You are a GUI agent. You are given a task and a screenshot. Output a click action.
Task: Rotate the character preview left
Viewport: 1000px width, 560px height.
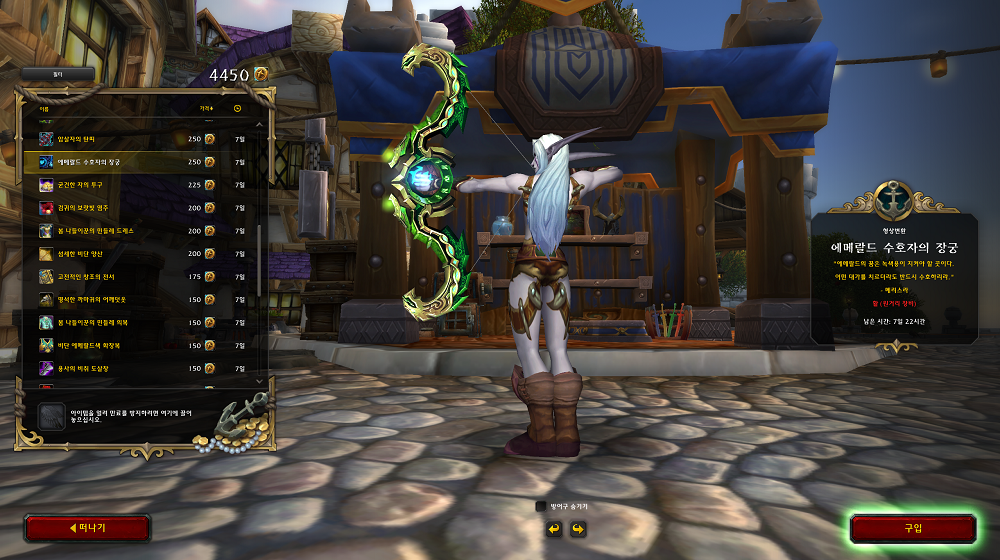tap(554, 528)
